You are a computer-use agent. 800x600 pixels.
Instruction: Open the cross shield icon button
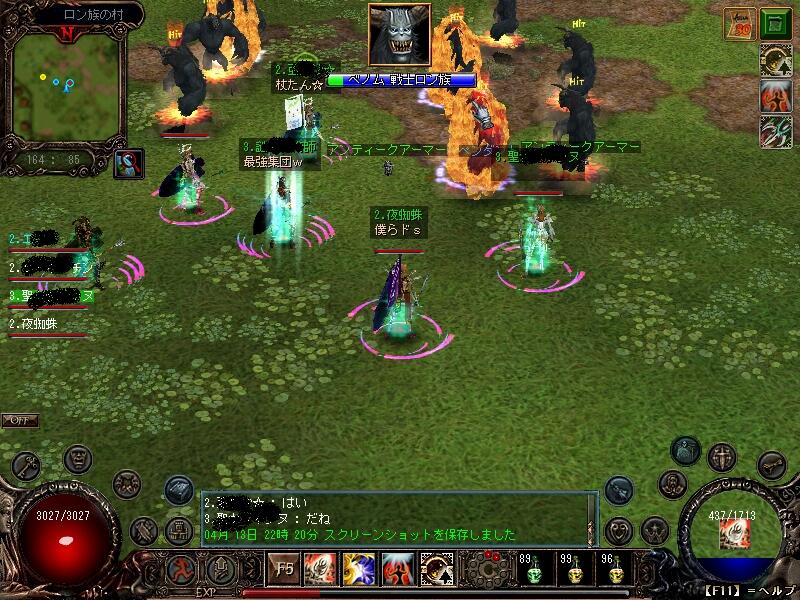721,458
